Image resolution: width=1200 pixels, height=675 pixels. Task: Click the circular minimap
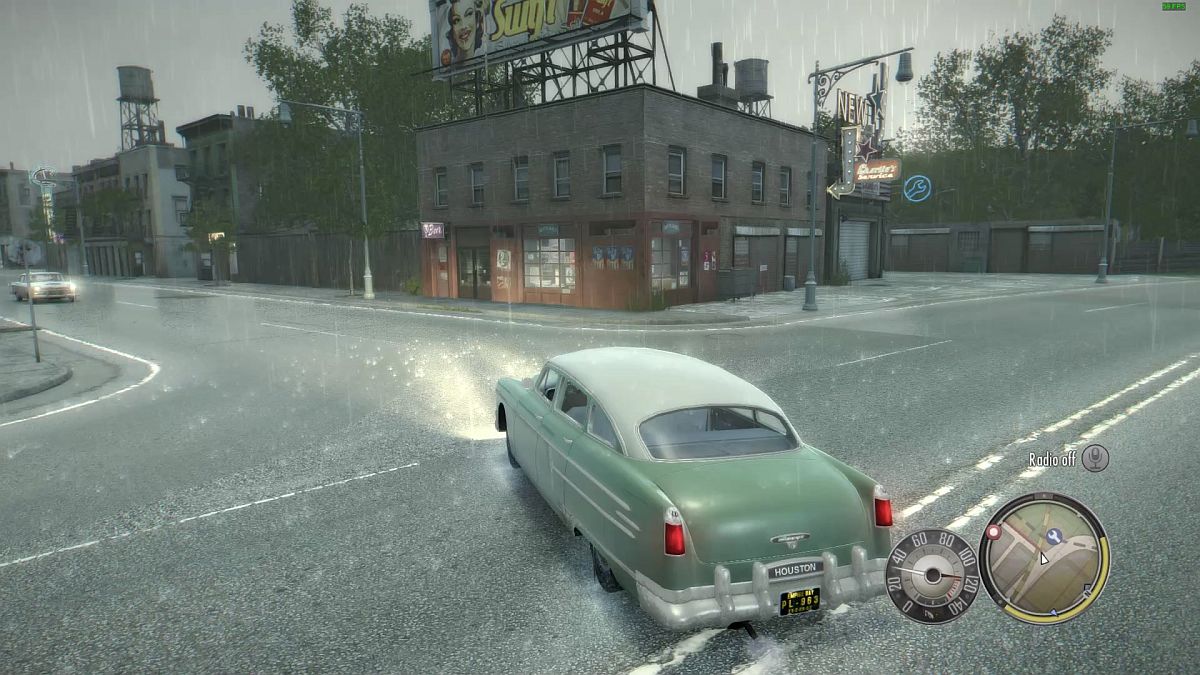pyautogui.click(x=1044, y=559)
